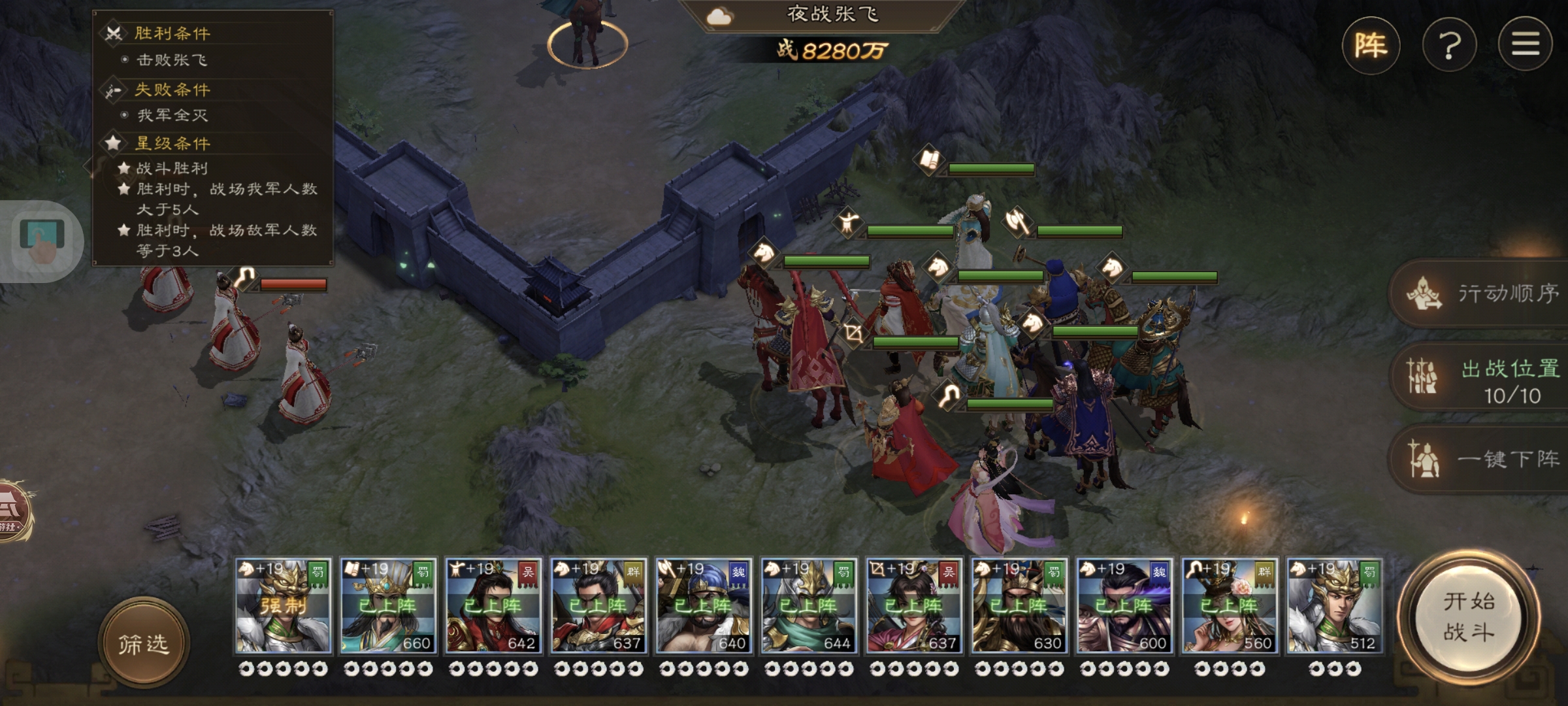Select the hero card with power 644

tap(809, 606)
